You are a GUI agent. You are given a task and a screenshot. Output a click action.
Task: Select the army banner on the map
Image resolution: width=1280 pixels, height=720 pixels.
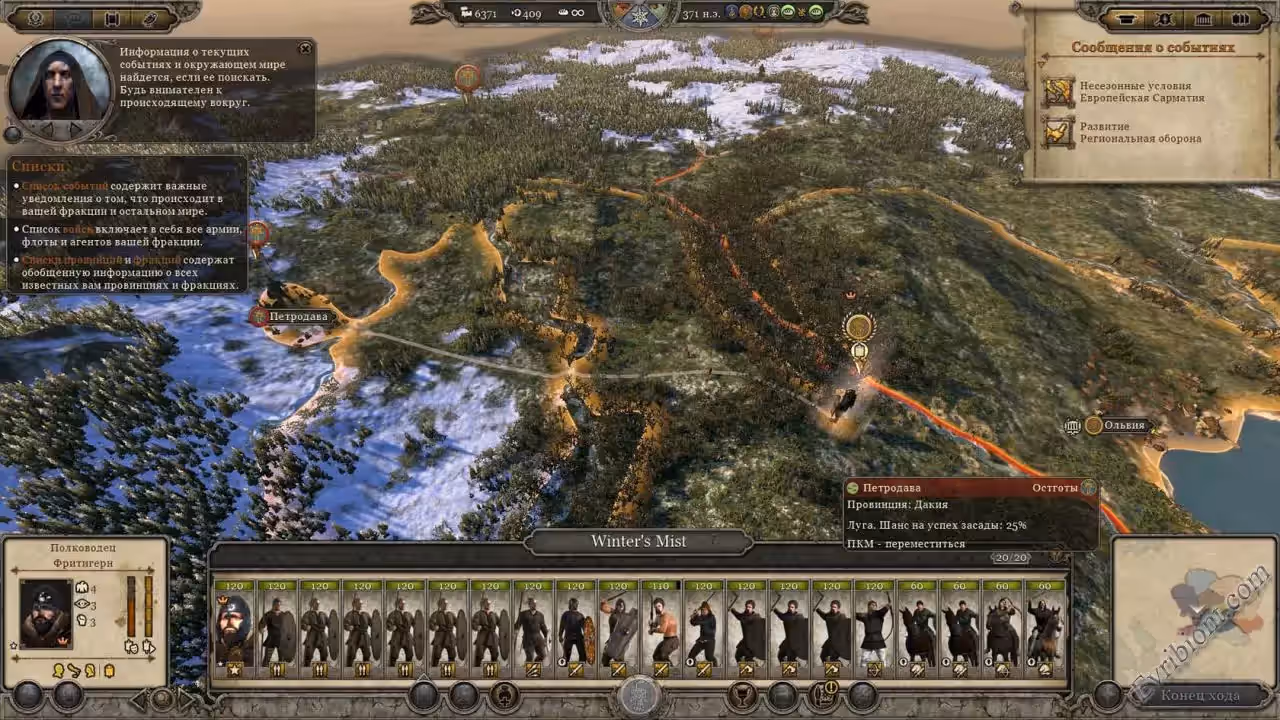pyautogui.click(x=858, y=327)
